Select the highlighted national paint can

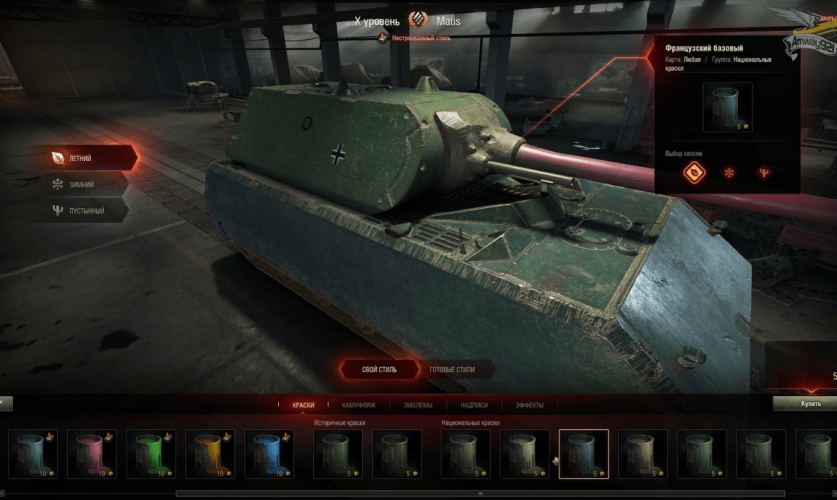pyautogui.click(x=583, y=453)
